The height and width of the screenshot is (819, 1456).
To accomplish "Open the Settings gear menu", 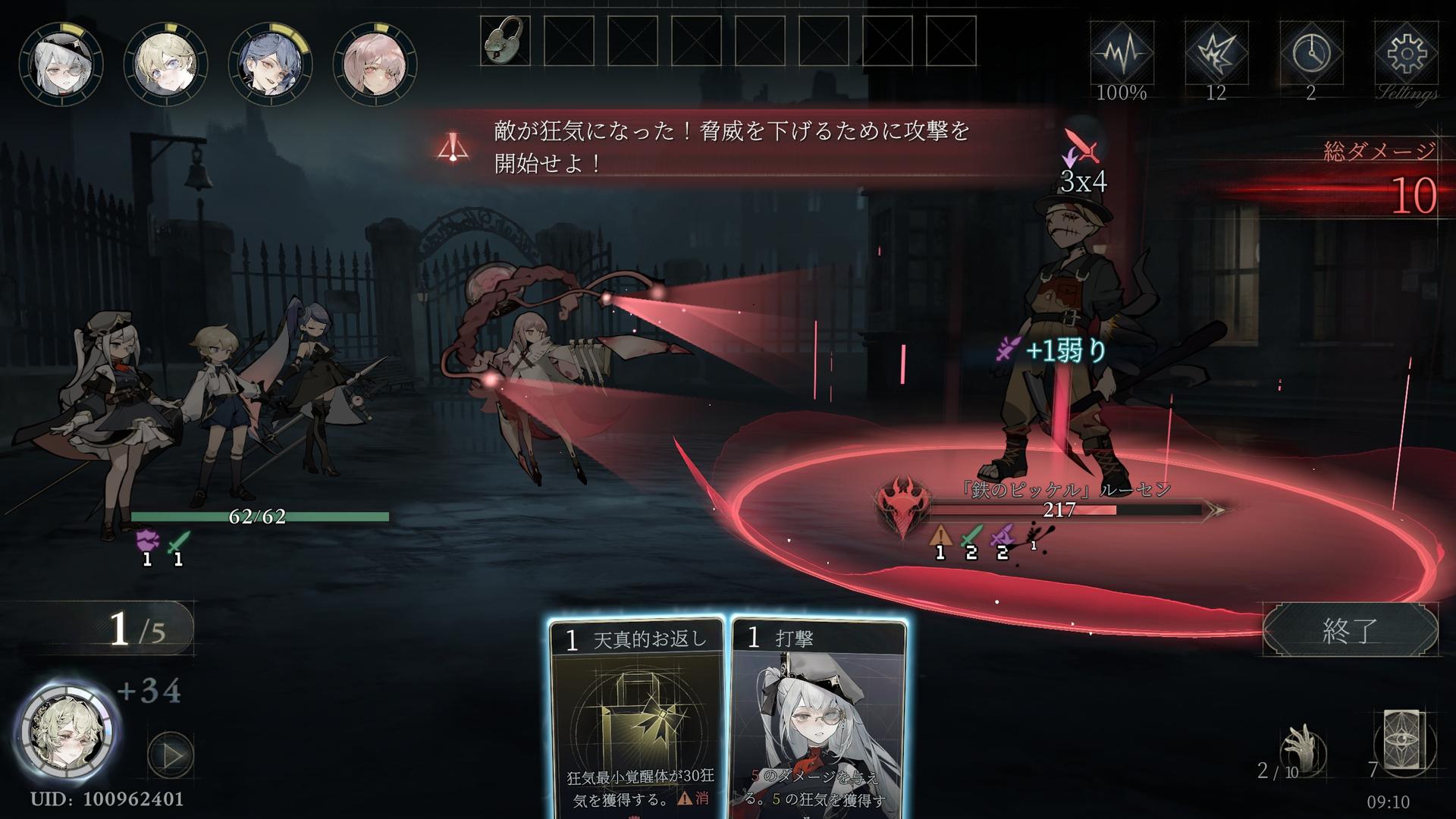I will coord(1406,55).
